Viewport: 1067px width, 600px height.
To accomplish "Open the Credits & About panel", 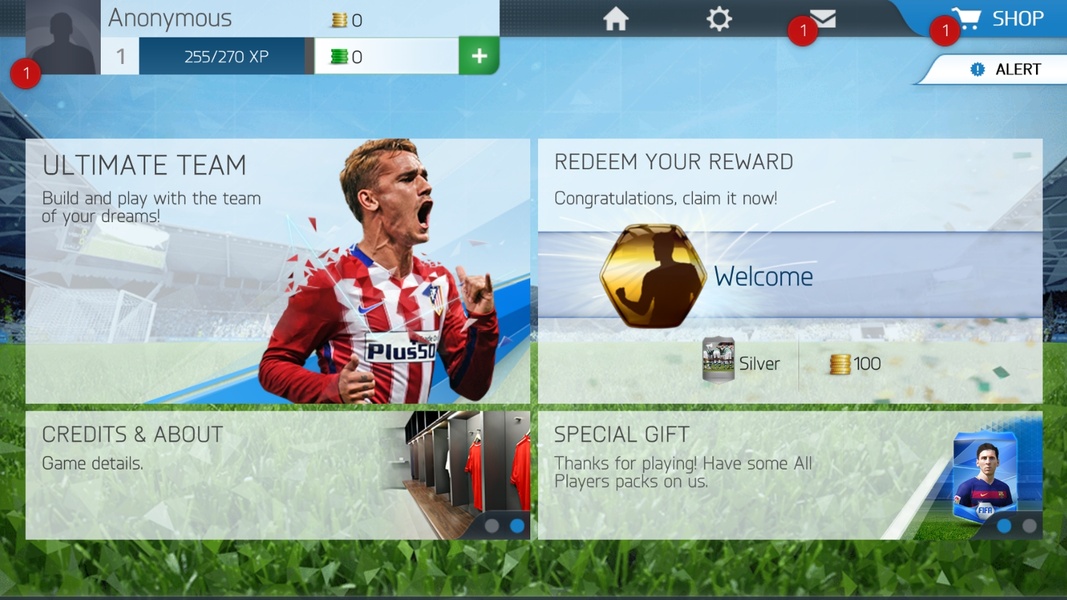I will [277, 475].
